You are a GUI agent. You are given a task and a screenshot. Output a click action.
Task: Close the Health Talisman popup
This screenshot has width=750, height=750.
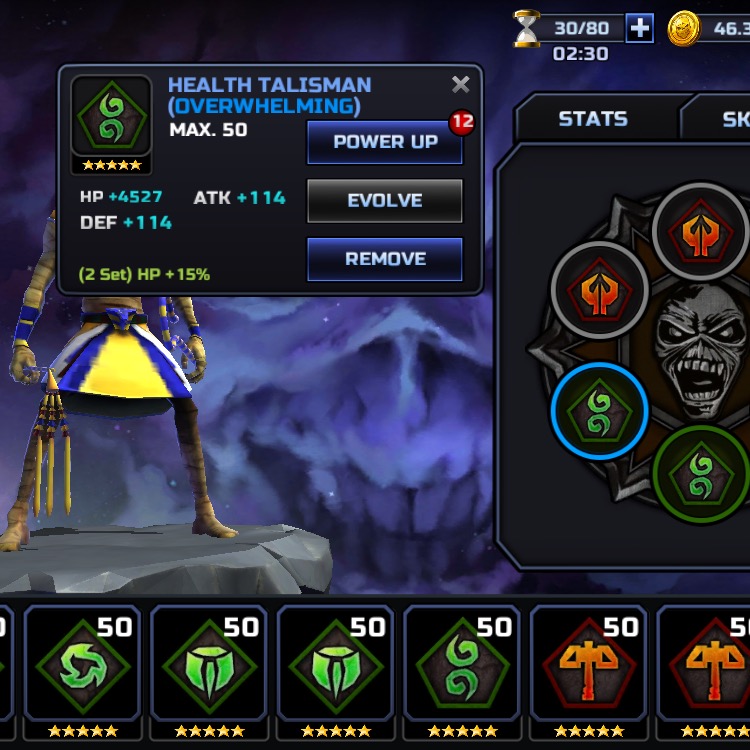click(x=460, y=85)
